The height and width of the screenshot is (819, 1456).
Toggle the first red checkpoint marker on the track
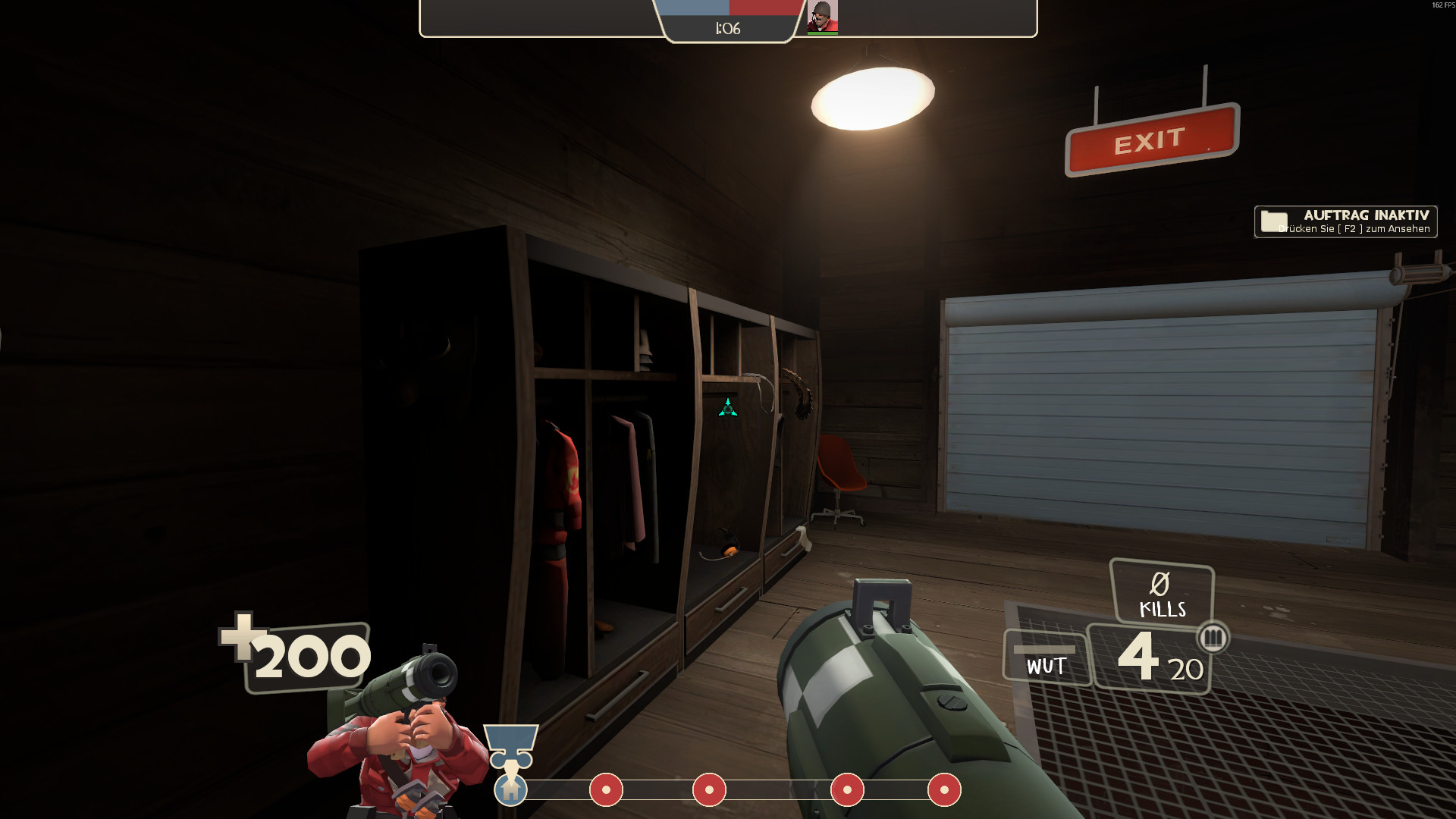(606, 791)
